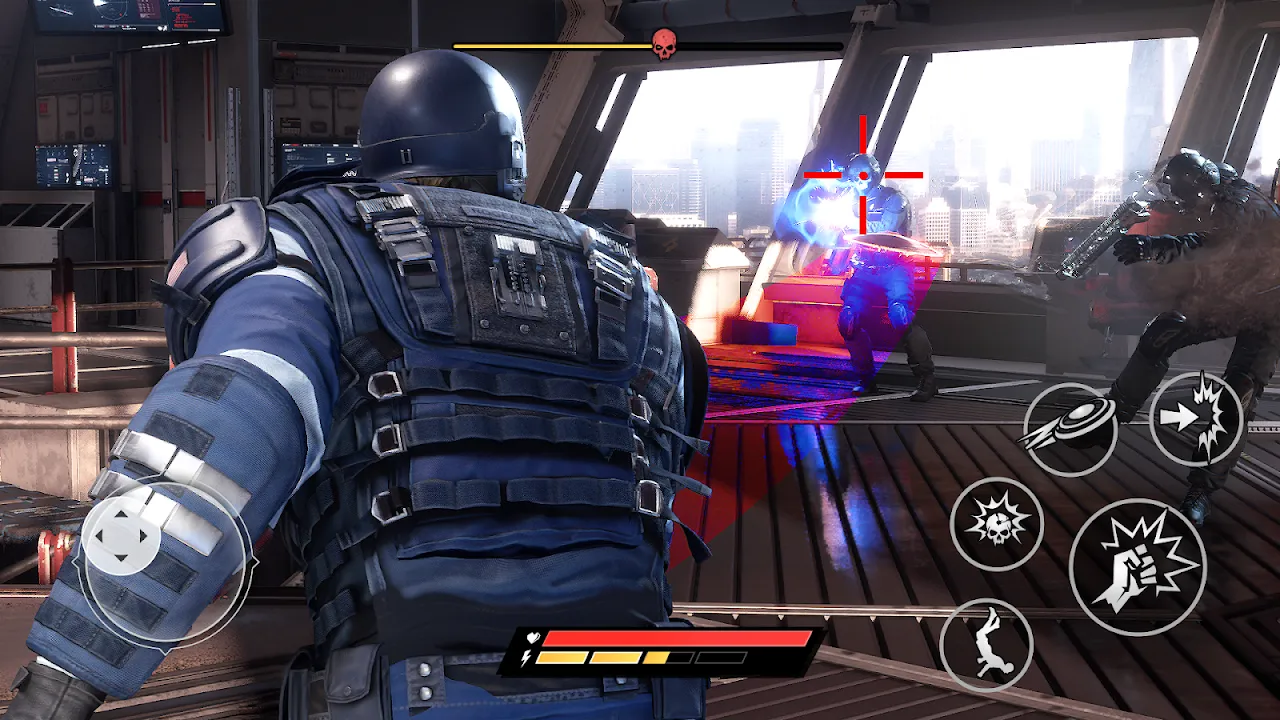Tap the lightning bolt energy icon
Image resolution: width=1280 pixels, height=720 pixels.
[x=527, y=658]
